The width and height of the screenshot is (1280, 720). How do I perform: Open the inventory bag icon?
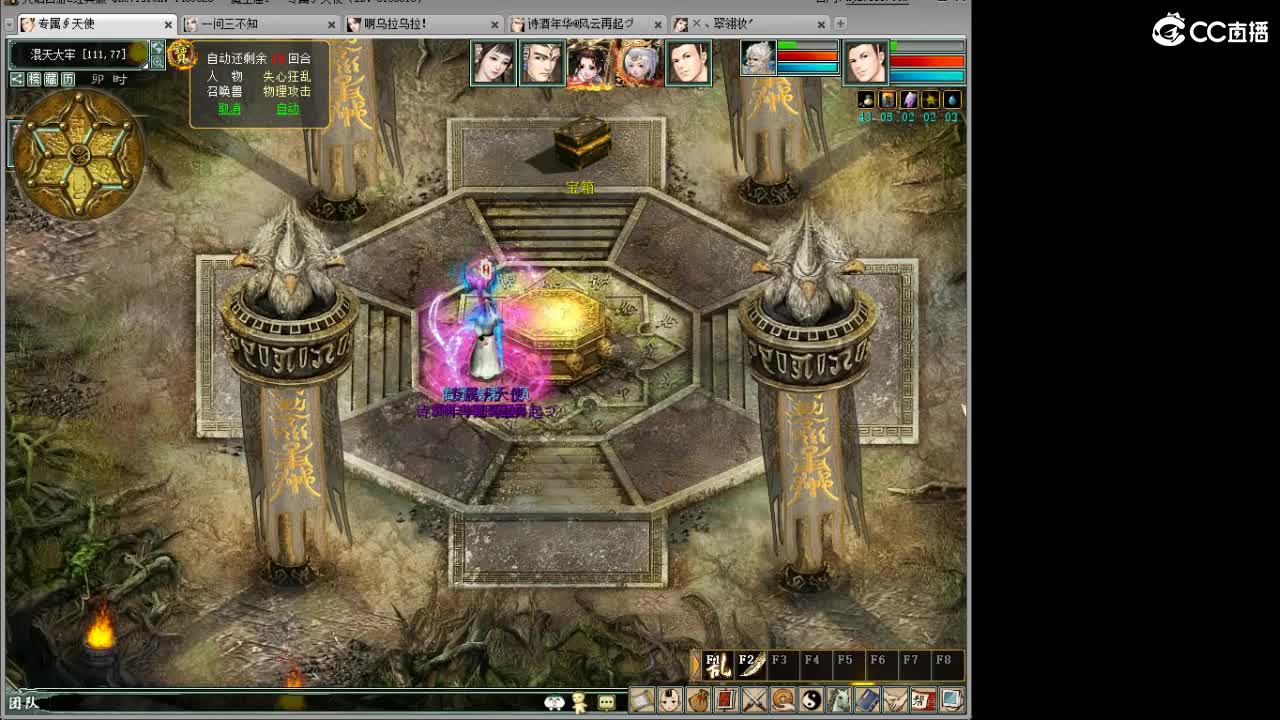click(x=698, y=698)
